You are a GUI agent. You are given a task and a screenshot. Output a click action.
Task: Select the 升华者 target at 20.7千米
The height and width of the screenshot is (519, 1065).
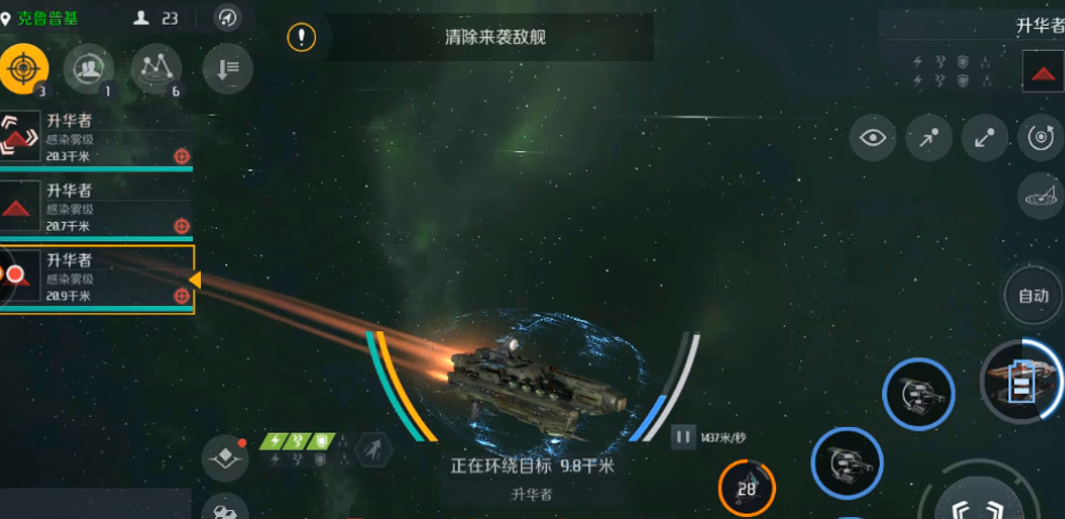[x=96, y=207]
